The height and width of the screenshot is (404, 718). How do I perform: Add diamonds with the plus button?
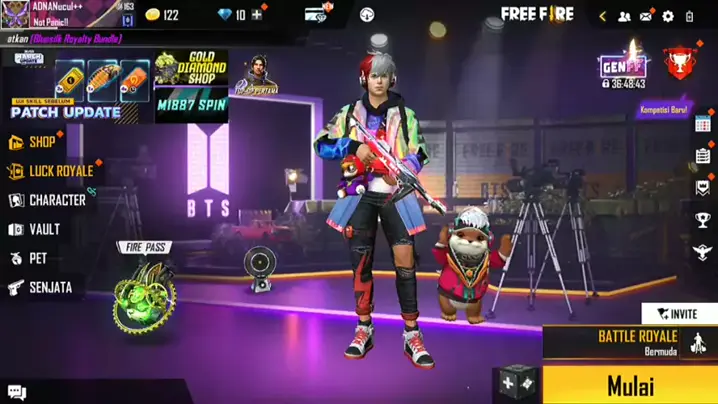tap(257, 15)
